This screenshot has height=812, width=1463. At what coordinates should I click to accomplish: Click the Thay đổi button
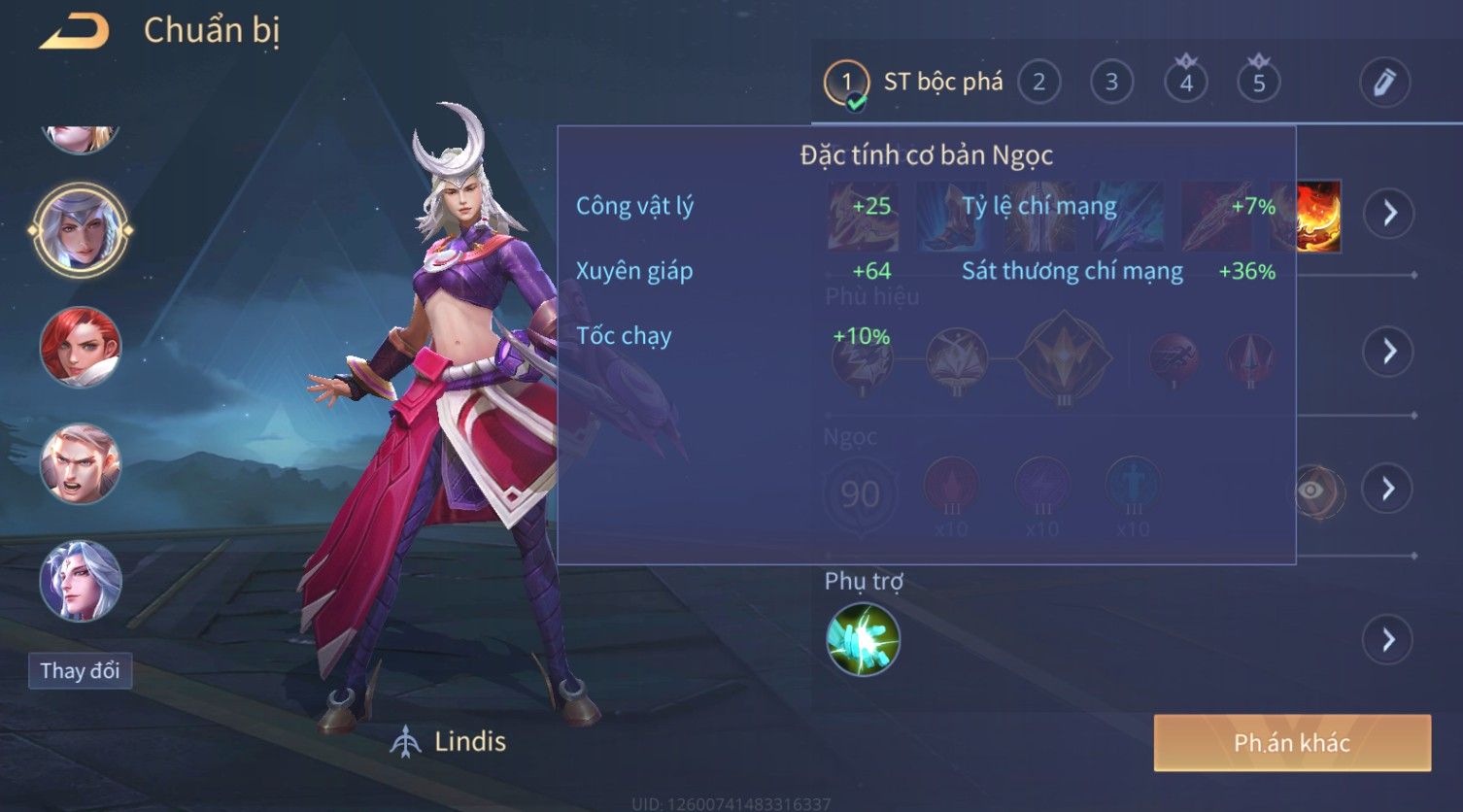(81, 670)
